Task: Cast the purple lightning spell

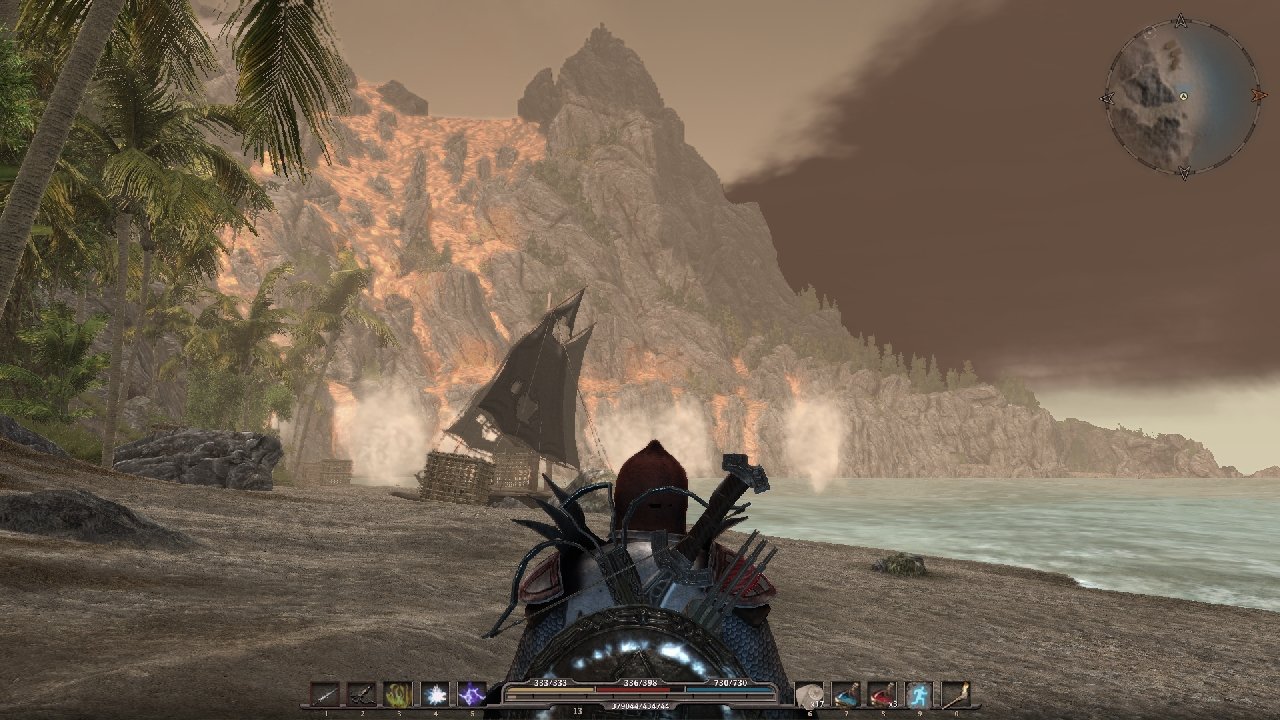Action: point(471,694)
